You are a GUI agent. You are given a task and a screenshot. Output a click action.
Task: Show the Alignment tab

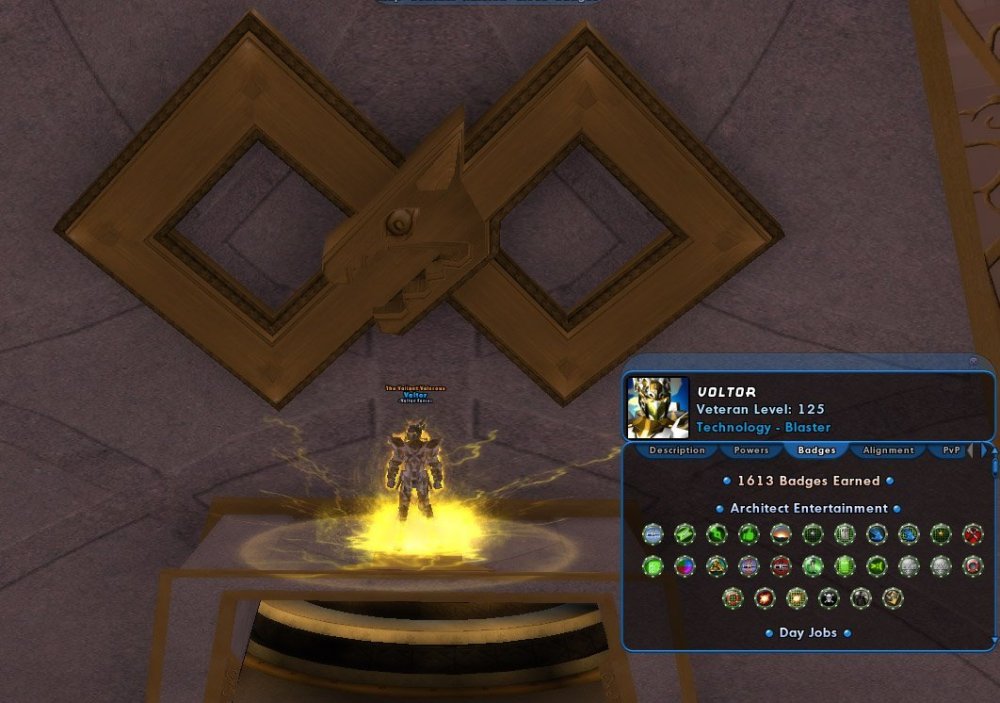pos(888,451)
